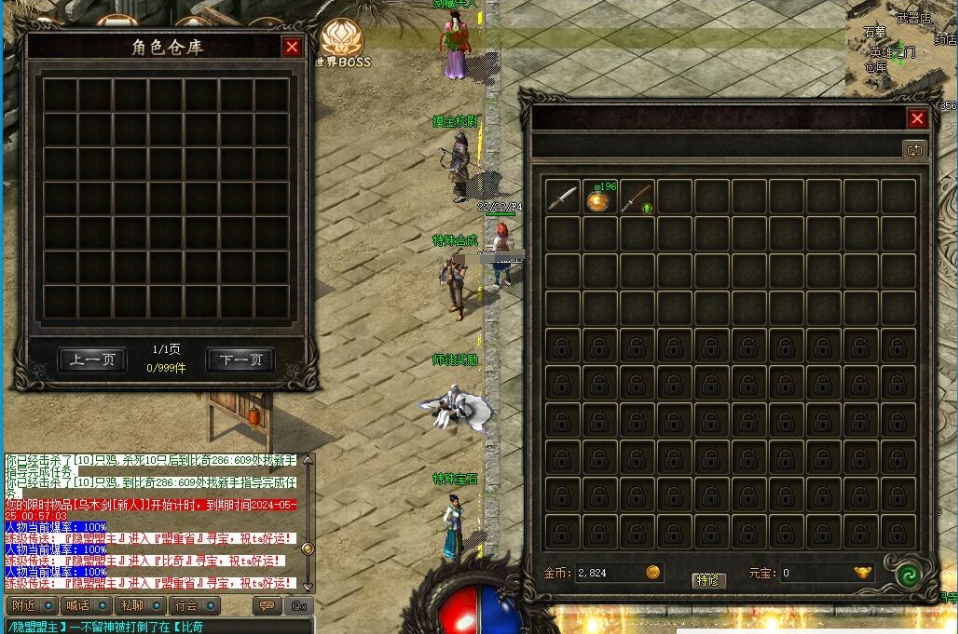This screenshot has height=634, width=958.
Task: Select the dagger in the bag
Action: coord(562,198)
